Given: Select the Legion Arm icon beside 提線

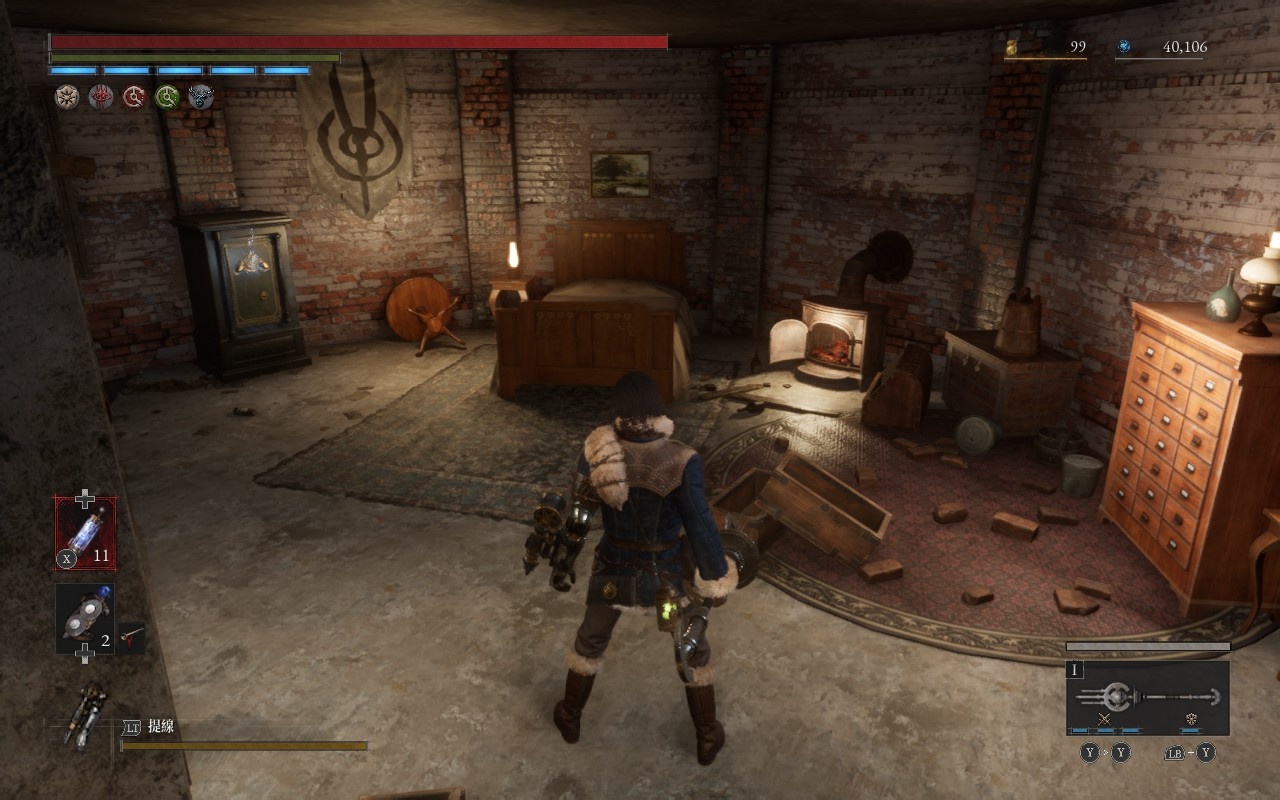Looking at the screenshot, I should pyautogui.click(x=85, y=714).
